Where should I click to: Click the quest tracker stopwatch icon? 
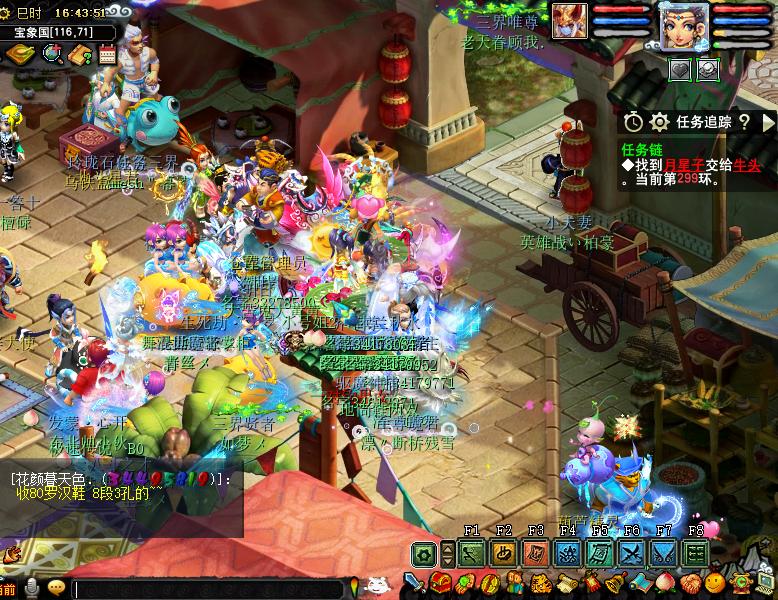pyautogui.click(x=633, y=122)
